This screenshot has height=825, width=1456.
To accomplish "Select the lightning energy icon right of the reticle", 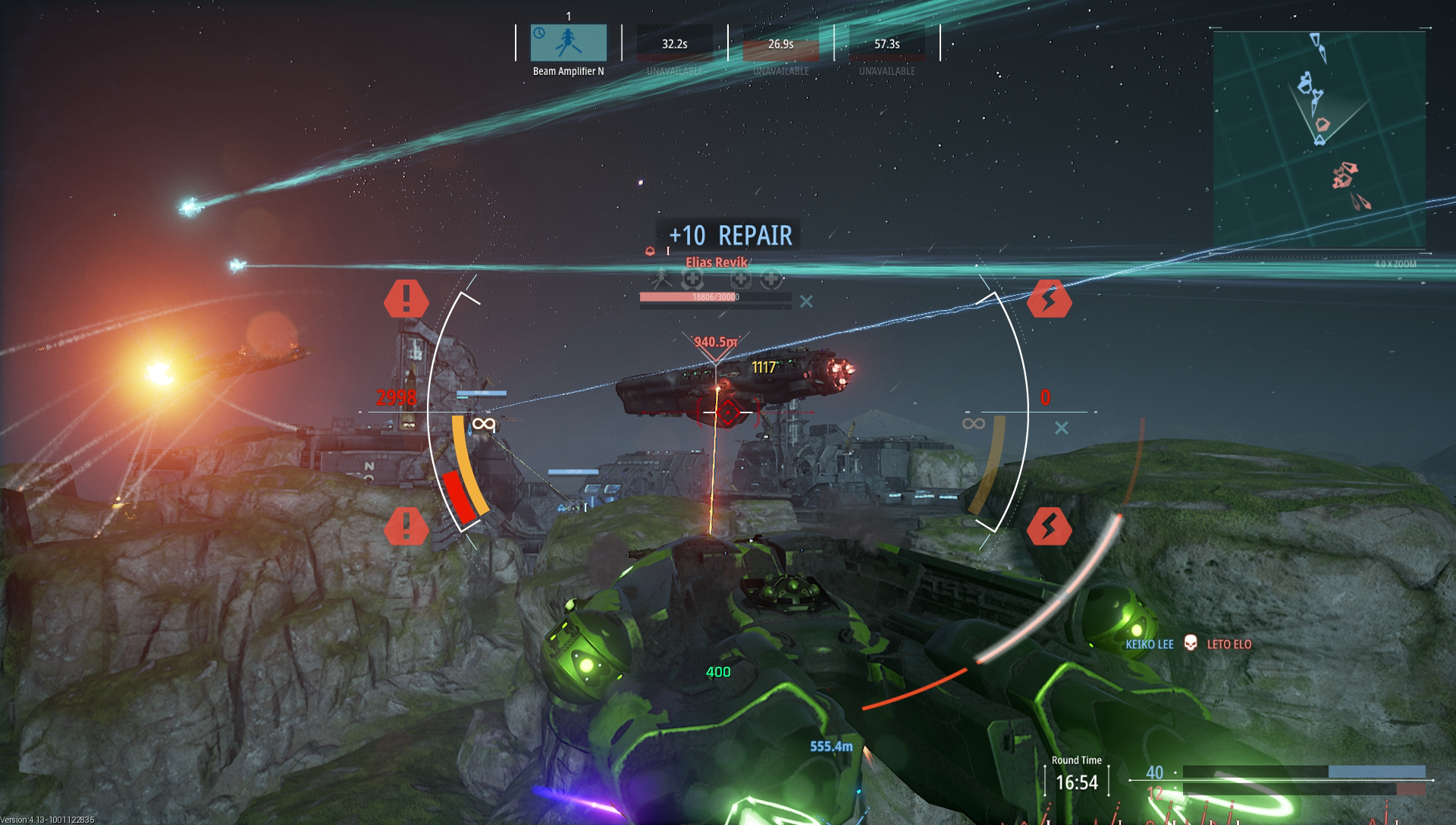I will click(1050, 300).
